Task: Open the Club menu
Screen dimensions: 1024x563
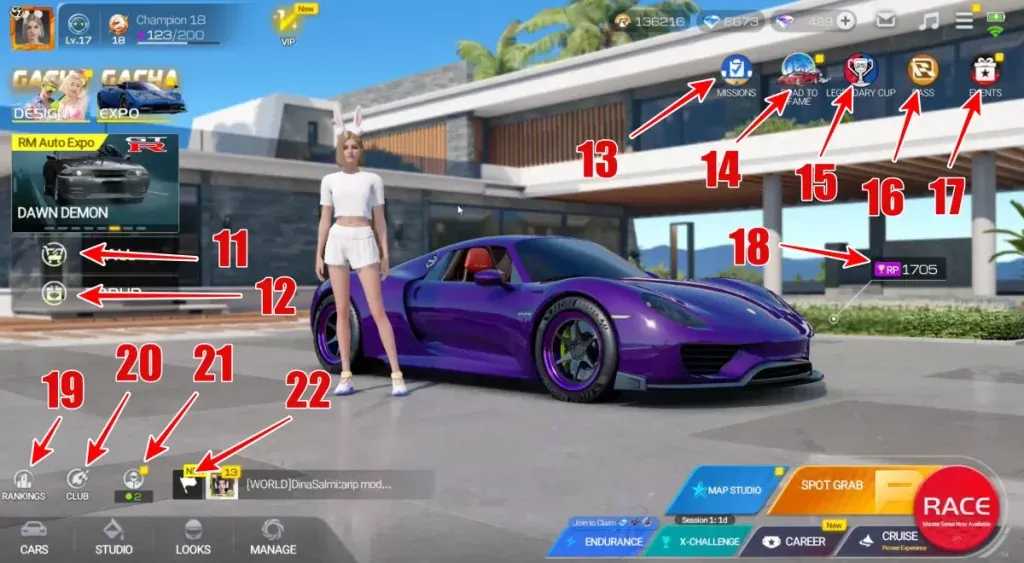Action: point(77,483)
